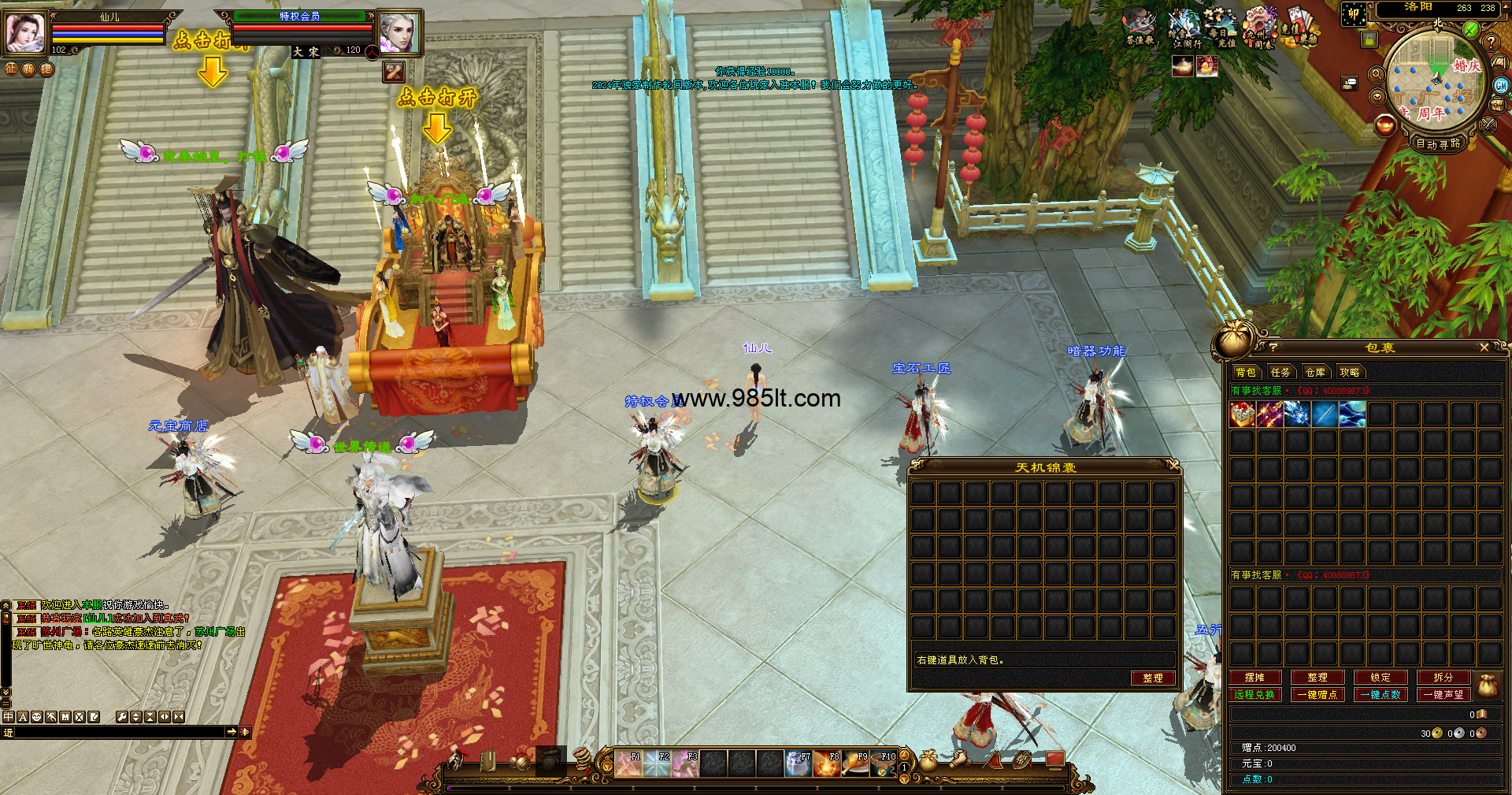The width and height of the screenshot is (1512, 795).
Task: Split a stack with the 拆分 button
Action: [x=1443, y=678]
